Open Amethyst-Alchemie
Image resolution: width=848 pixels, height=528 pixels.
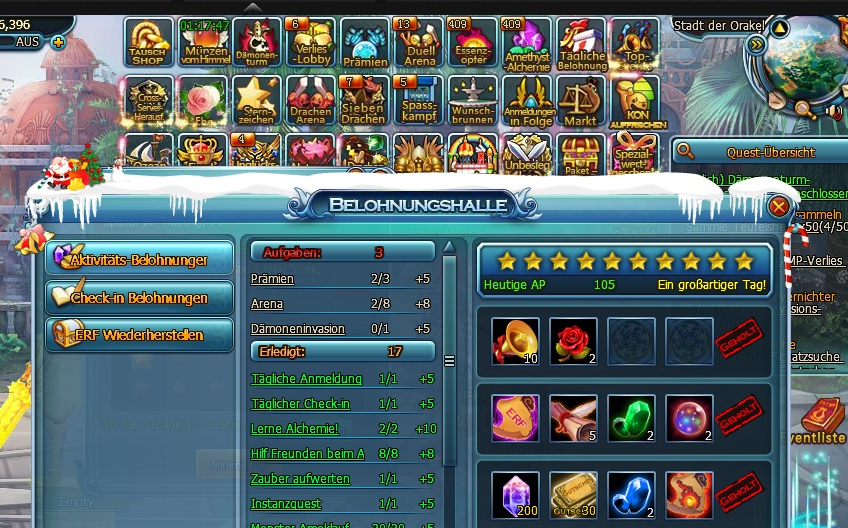[527, 43]
